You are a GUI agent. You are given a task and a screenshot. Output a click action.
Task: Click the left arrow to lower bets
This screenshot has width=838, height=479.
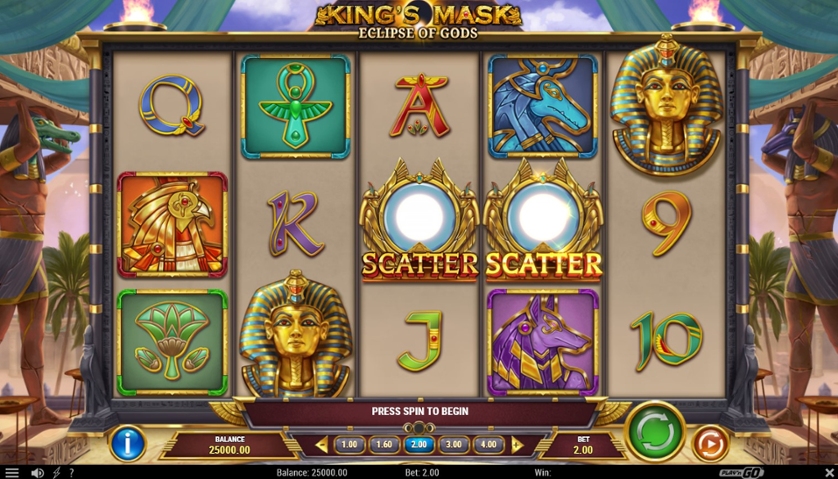tap(321, 445)
